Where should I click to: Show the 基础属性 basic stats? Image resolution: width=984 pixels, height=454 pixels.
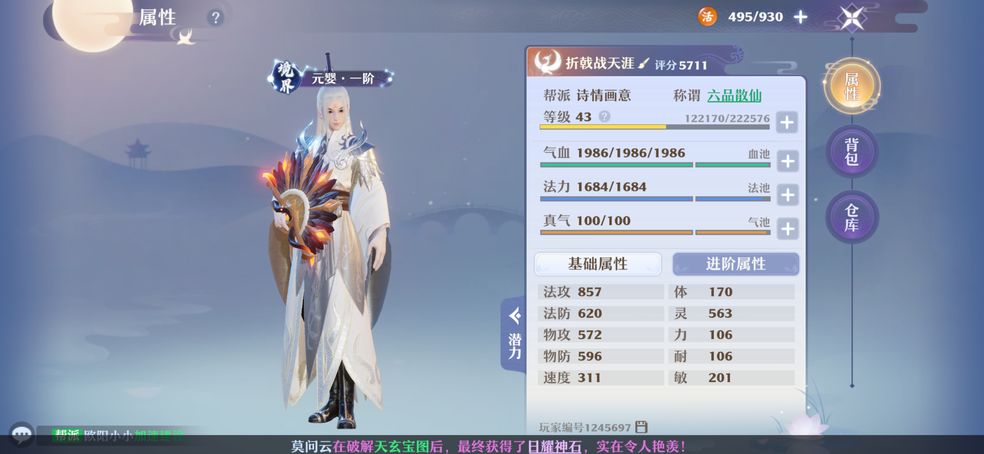point(598,264)
